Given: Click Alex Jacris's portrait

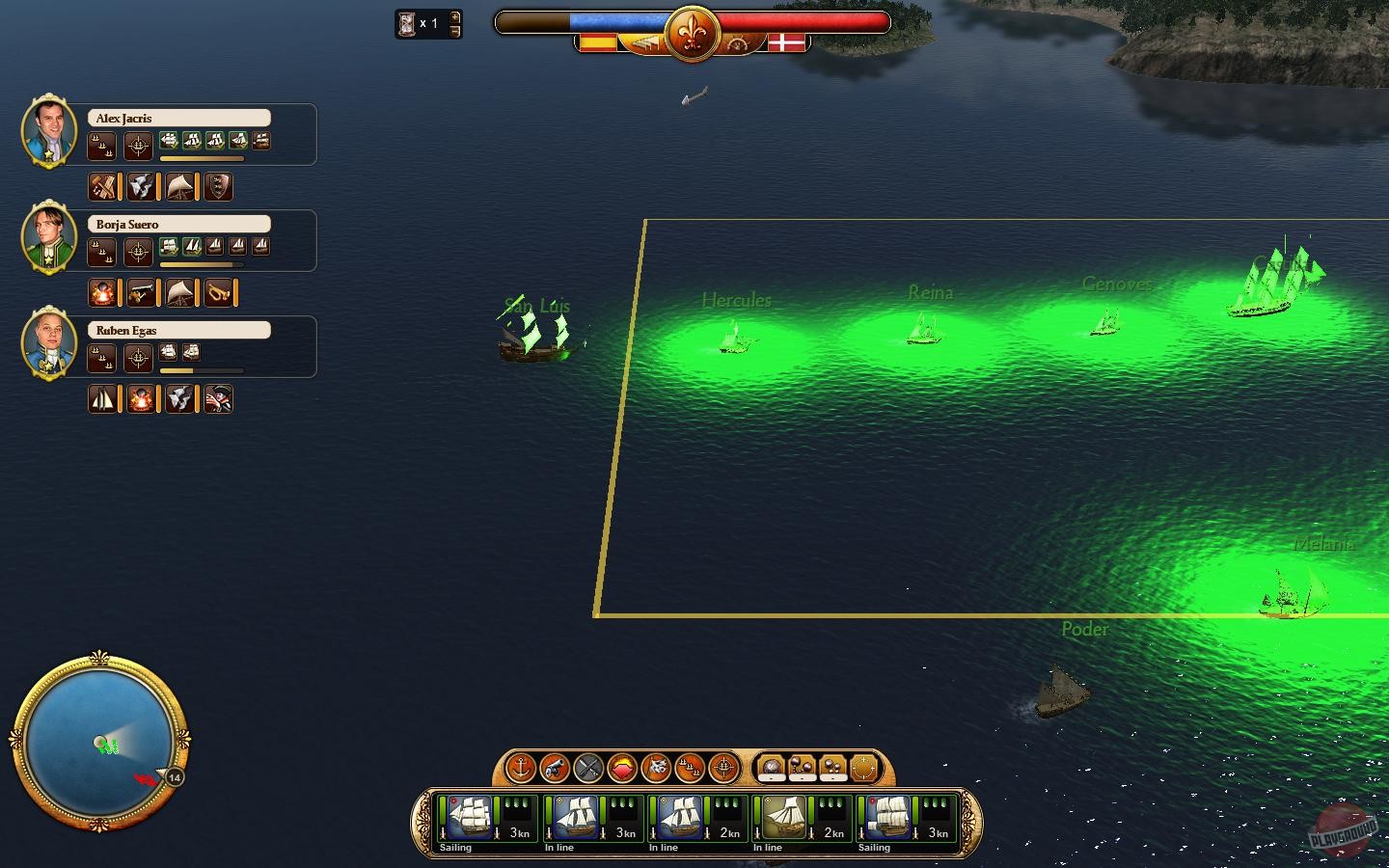Looking at the screenshot, I should 48,132.
